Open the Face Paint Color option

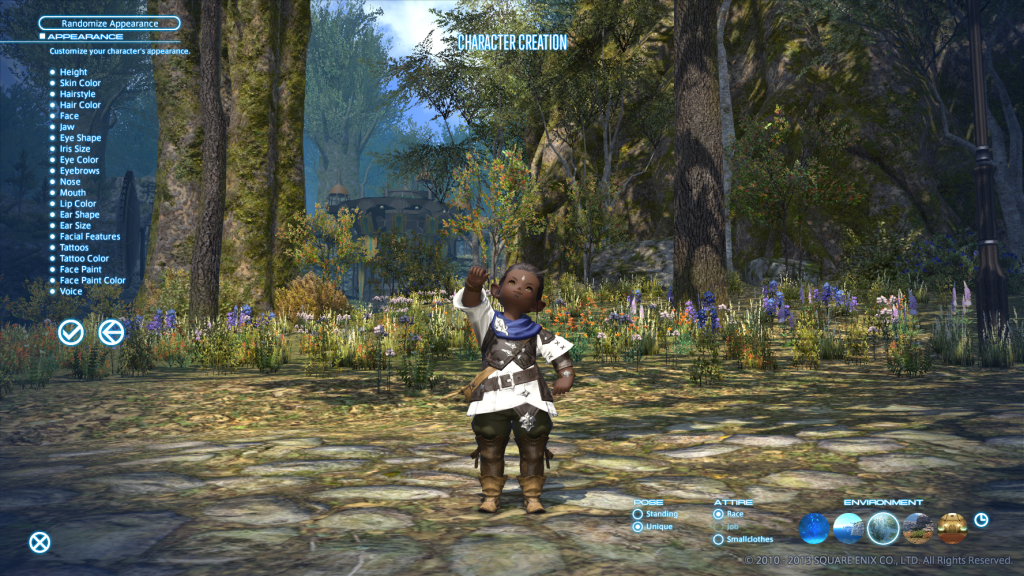[92, 280]
